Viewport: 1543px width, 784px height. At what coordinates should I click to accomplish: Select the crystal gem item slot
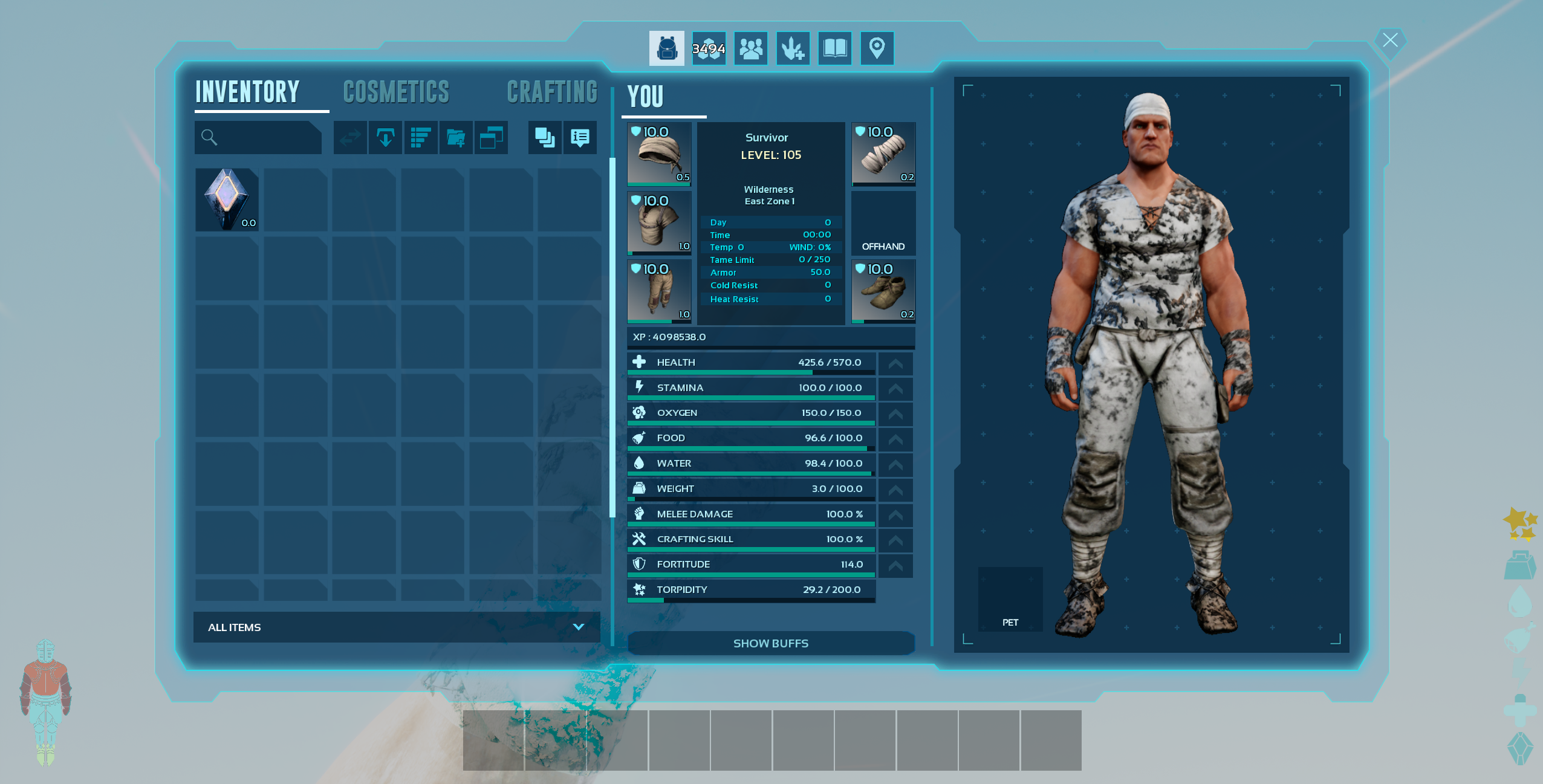(x=227, y=199)
